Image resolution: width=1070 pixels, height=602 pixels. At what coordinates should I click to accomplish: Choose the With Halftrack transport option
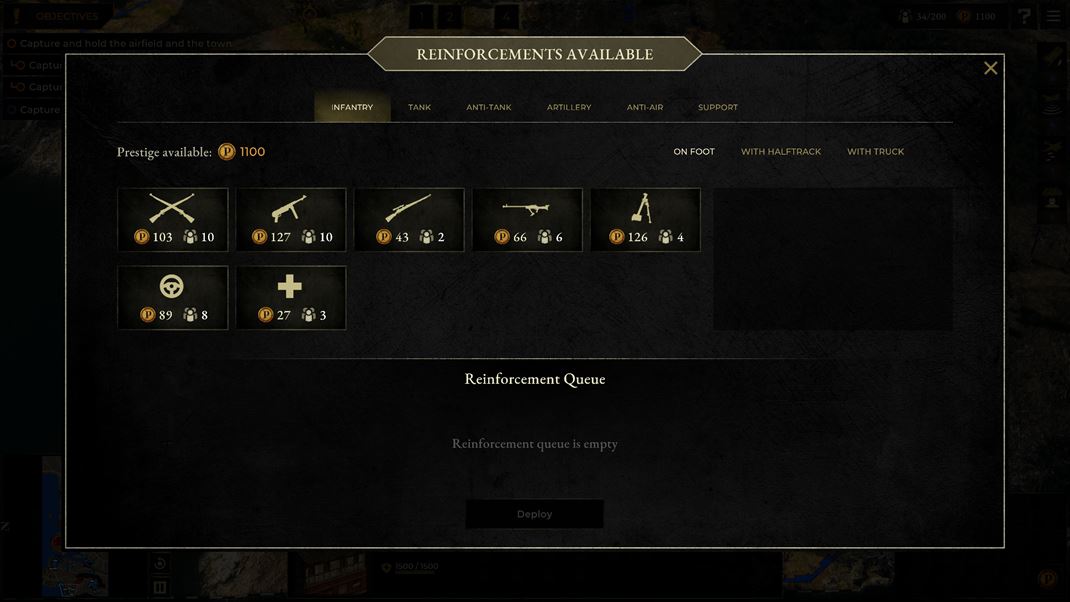(781, 152)
